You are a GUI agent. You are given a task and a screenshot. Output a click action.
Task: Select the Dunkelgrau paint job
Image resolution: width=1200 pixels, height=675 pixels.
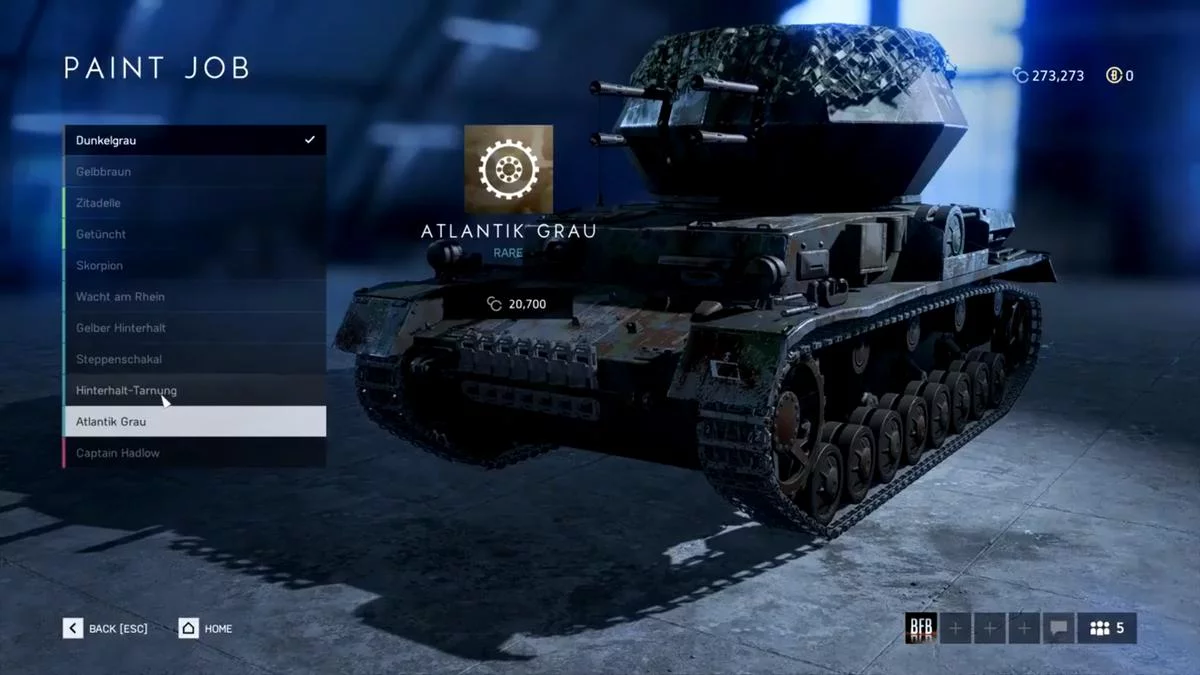[x=195, y=140]
